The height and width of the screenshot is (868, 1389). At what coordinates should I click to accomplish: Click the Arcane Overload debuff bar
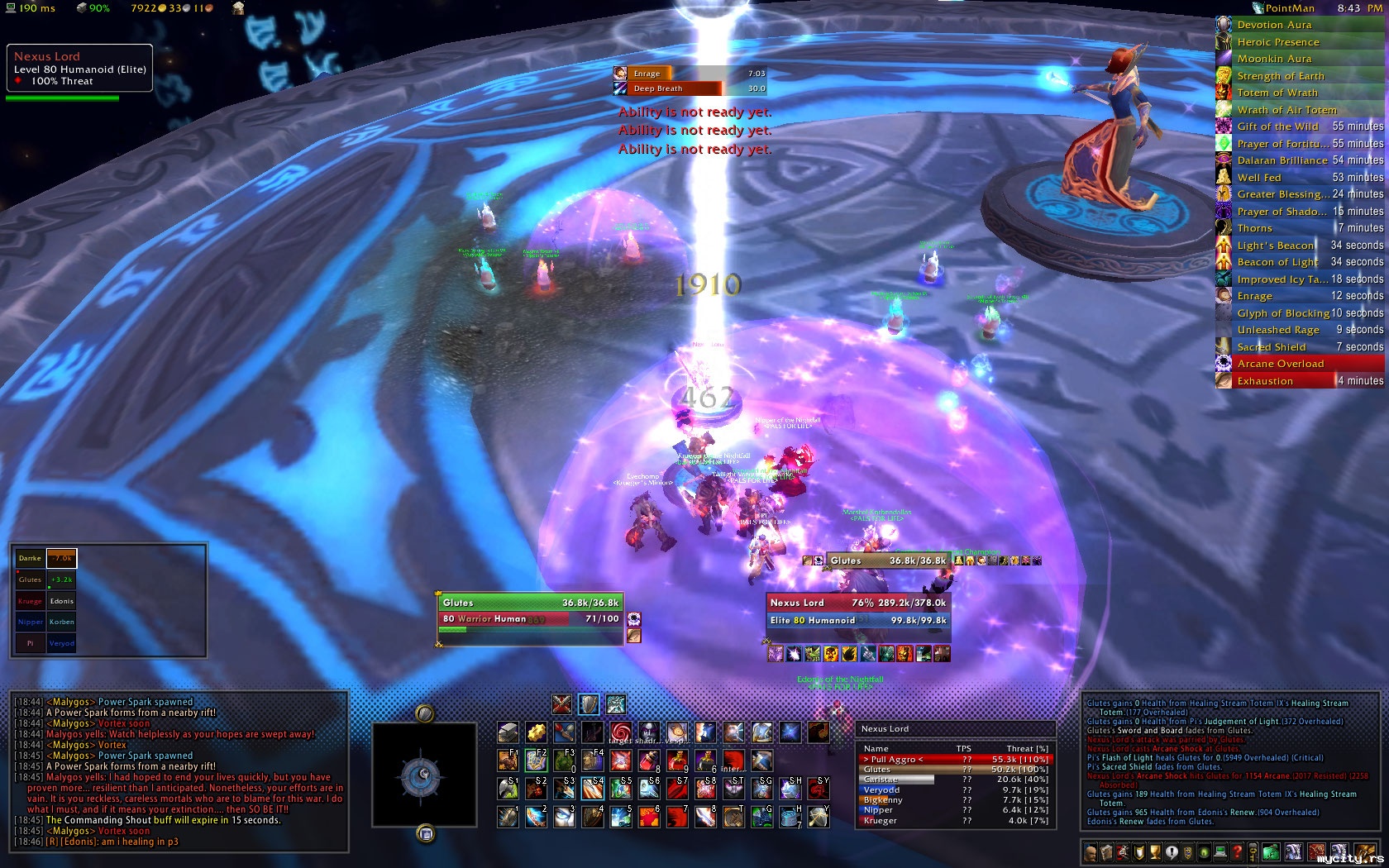point(1299,364)
